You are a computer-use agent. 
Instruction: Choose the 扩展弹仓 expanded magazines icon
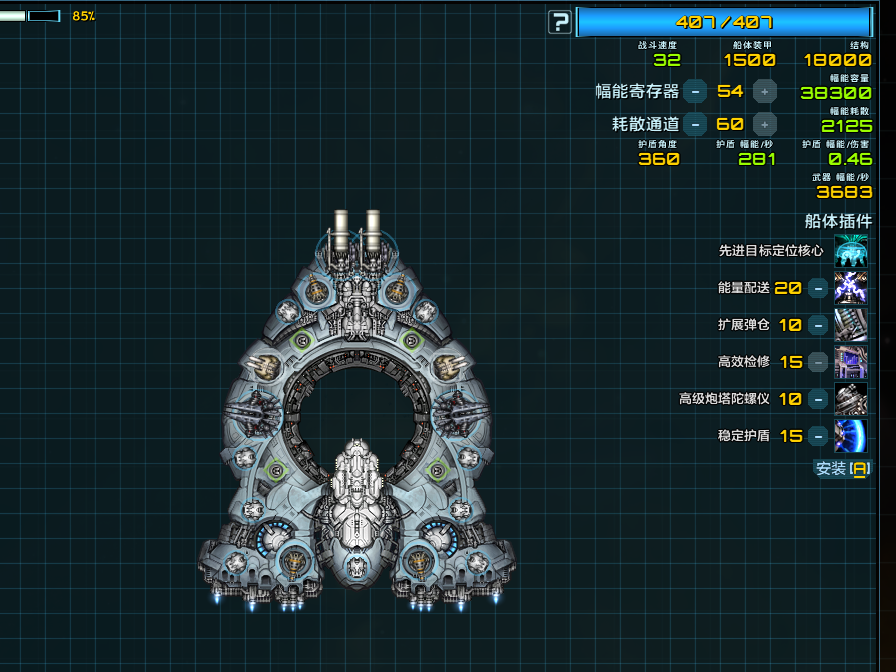pyautogui.click(x=851, y=325)
